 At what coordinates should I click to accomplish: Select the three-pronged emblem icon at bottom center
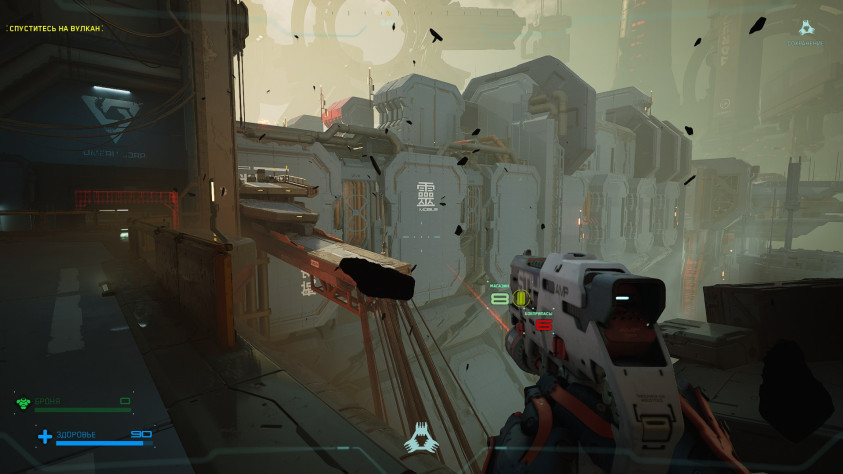(x=419, y=438)
